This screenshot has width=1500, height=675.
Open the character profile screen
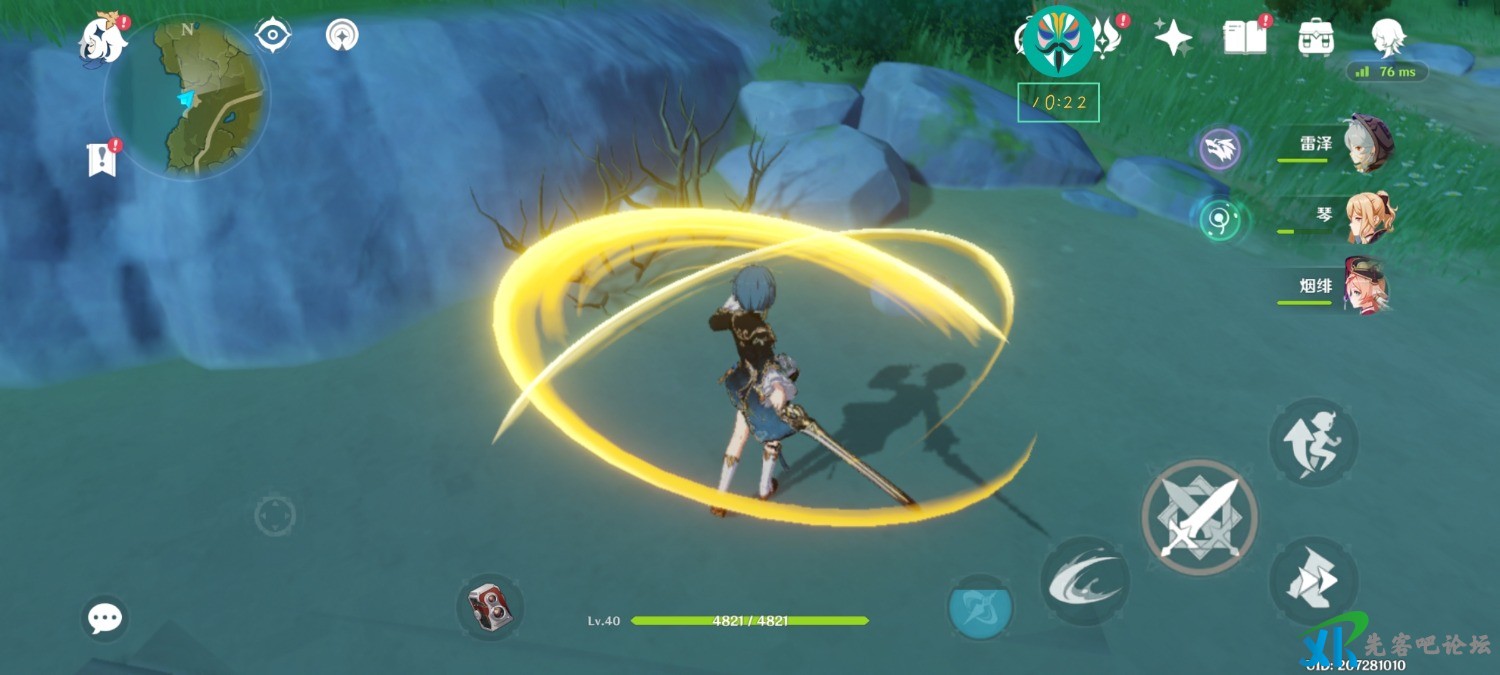click(1389, 38)
